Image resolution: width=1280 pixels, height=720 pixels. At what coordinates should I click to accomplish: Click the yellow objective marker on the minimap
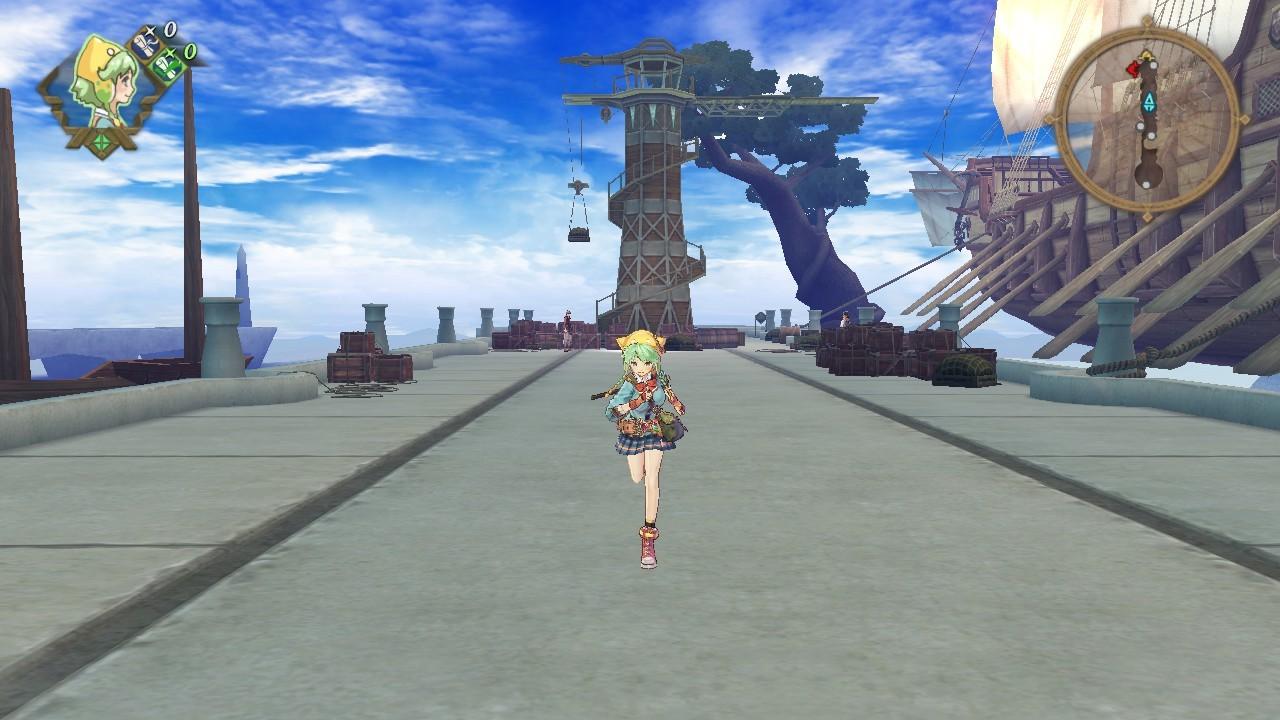click(1147, 56)
